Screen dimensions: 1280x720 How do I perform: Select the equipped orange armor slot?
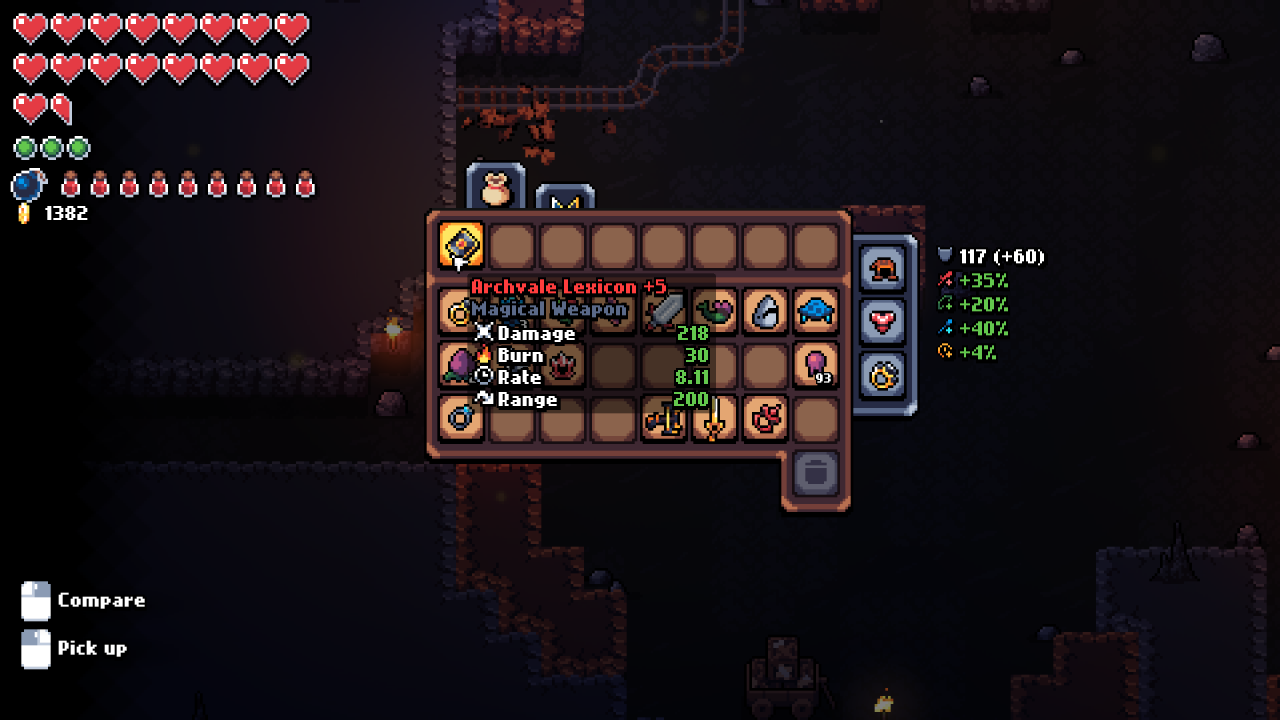tap(884, 269)
